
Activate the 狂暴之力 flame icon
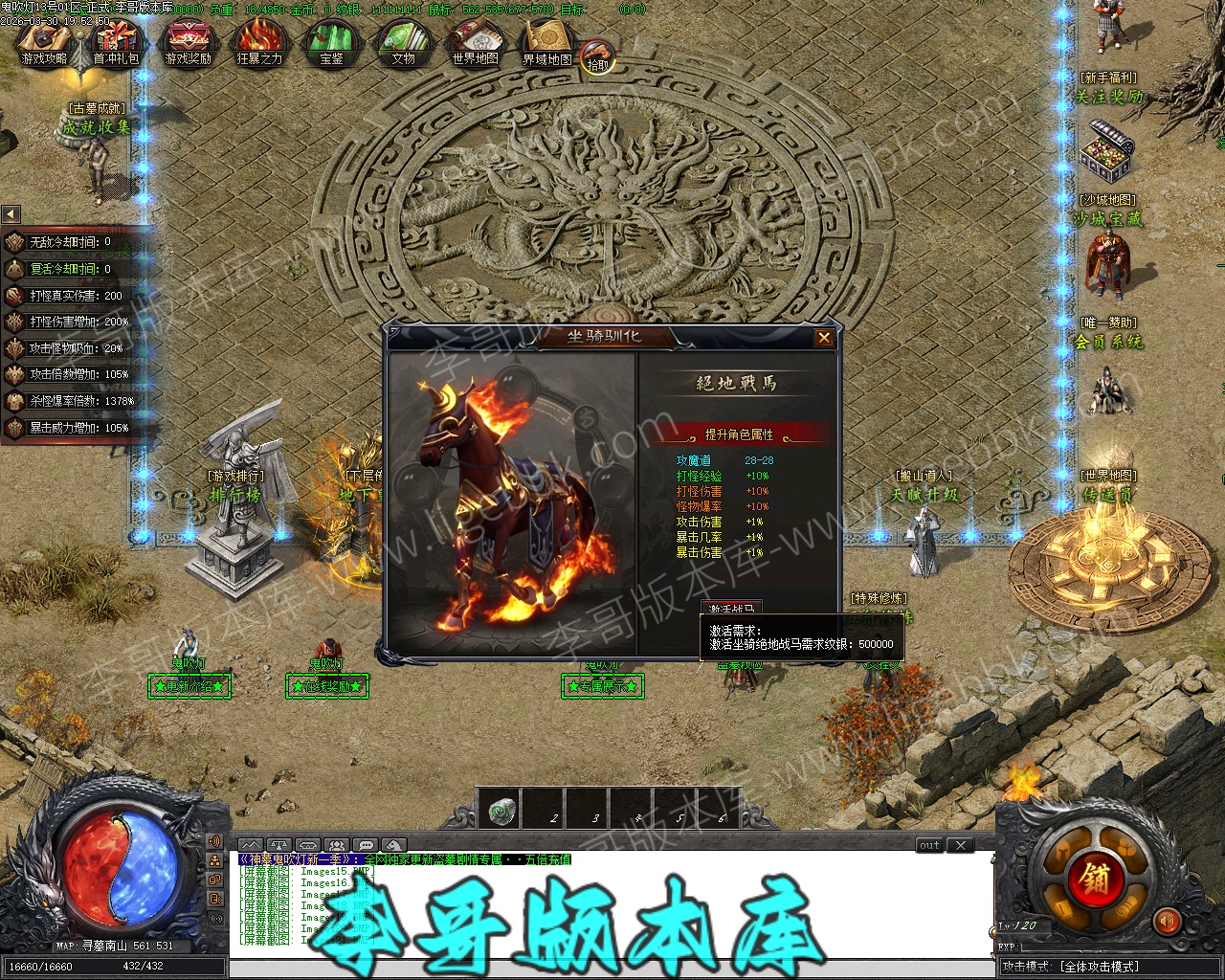tap(259, 44)
